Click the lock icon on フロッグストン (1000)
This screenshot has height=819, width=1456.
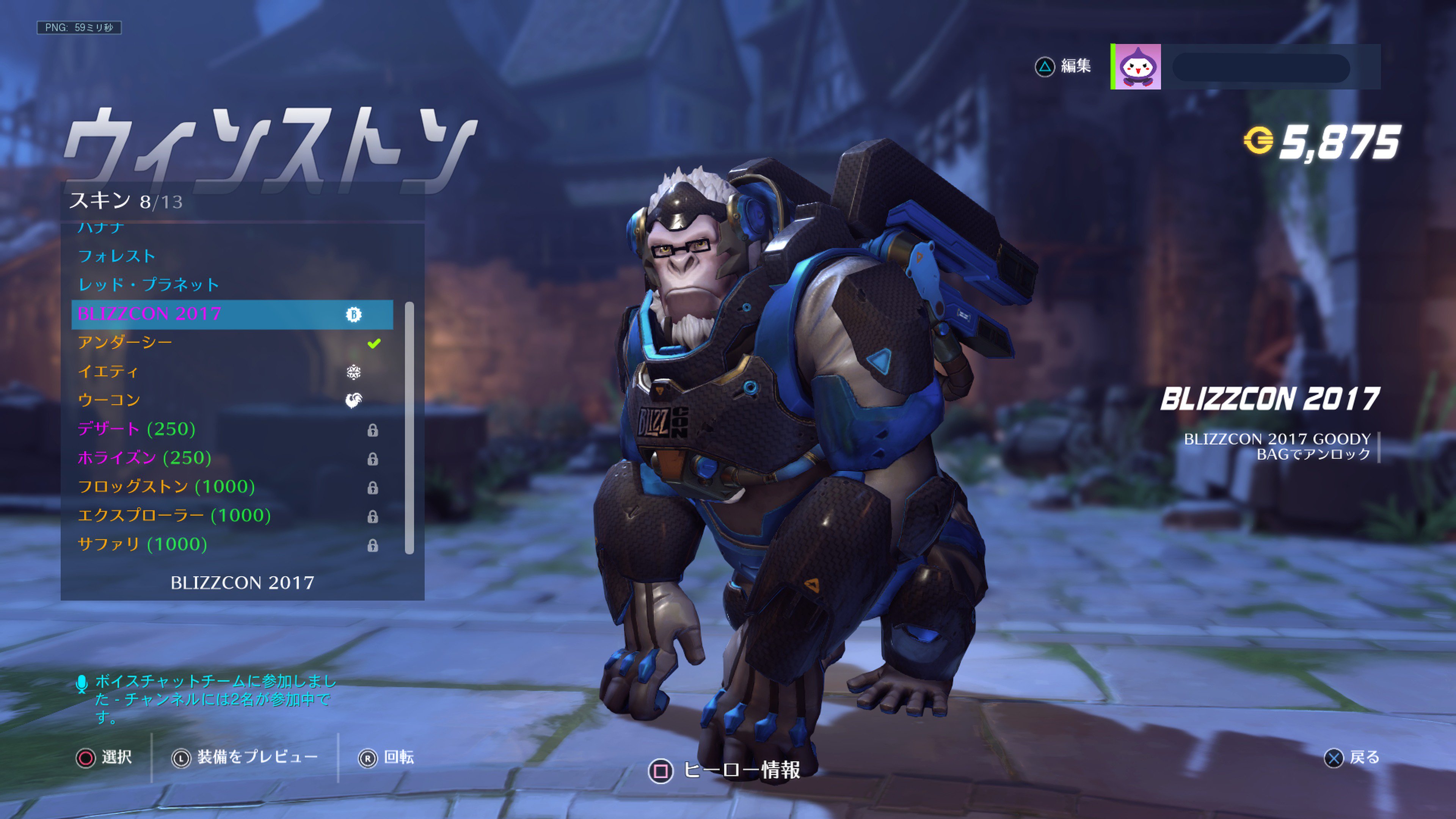click(373, 488)
